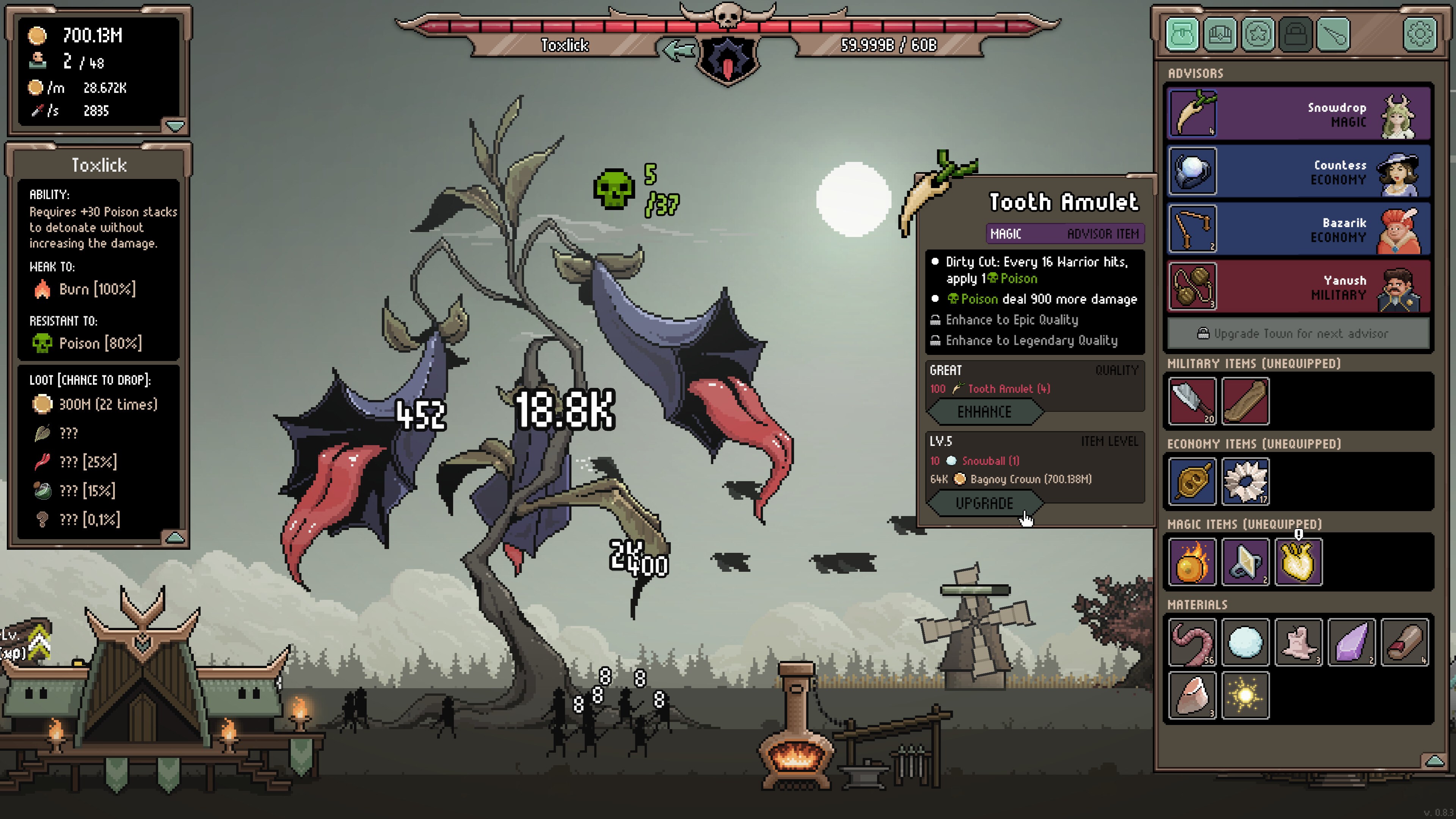Viewport: 1456px width, 819px height.
Task: Go to previous boss with arrow
Action: tap(678, 50)
